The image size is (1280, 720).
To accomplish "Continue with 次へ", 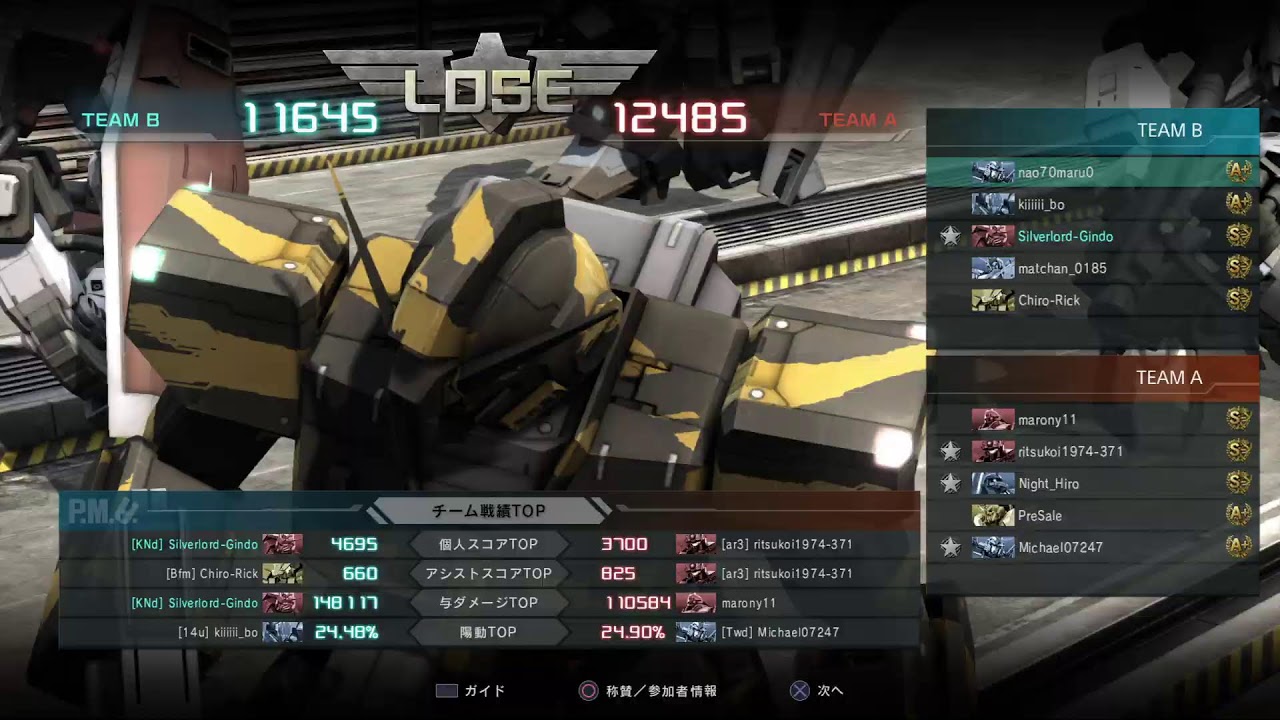I will (x=817, y=691).
